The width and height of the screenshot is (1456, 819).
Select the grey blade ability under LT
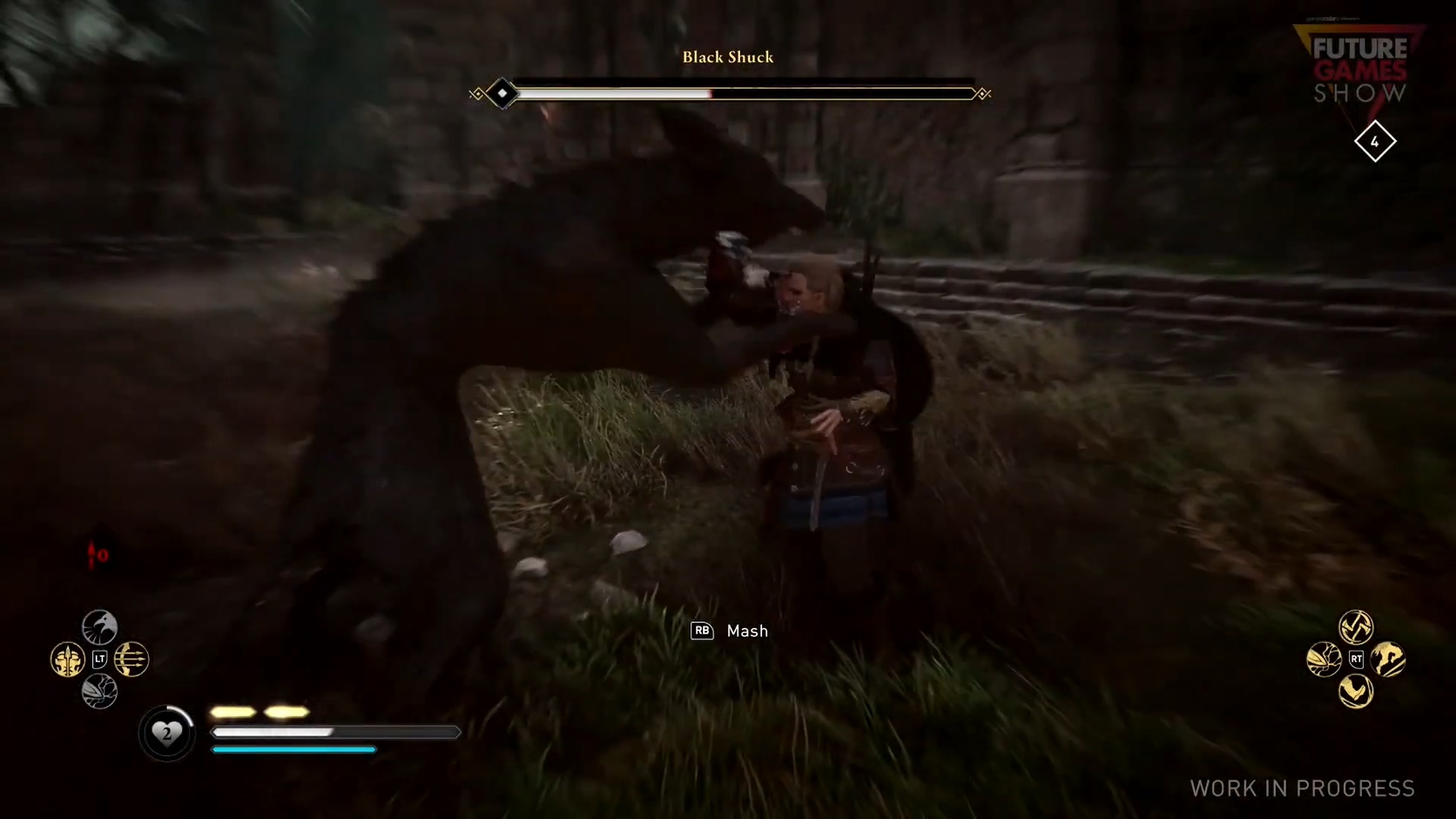click(99, 692)
